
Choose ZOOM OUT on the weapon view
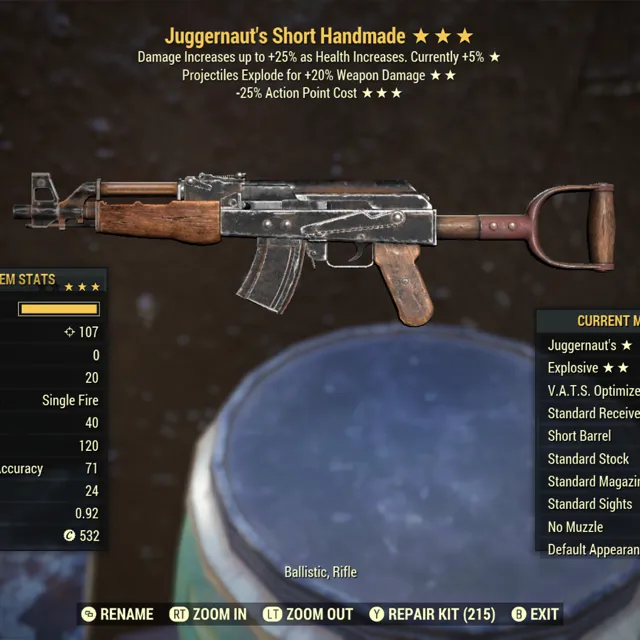tap(309, 614)
